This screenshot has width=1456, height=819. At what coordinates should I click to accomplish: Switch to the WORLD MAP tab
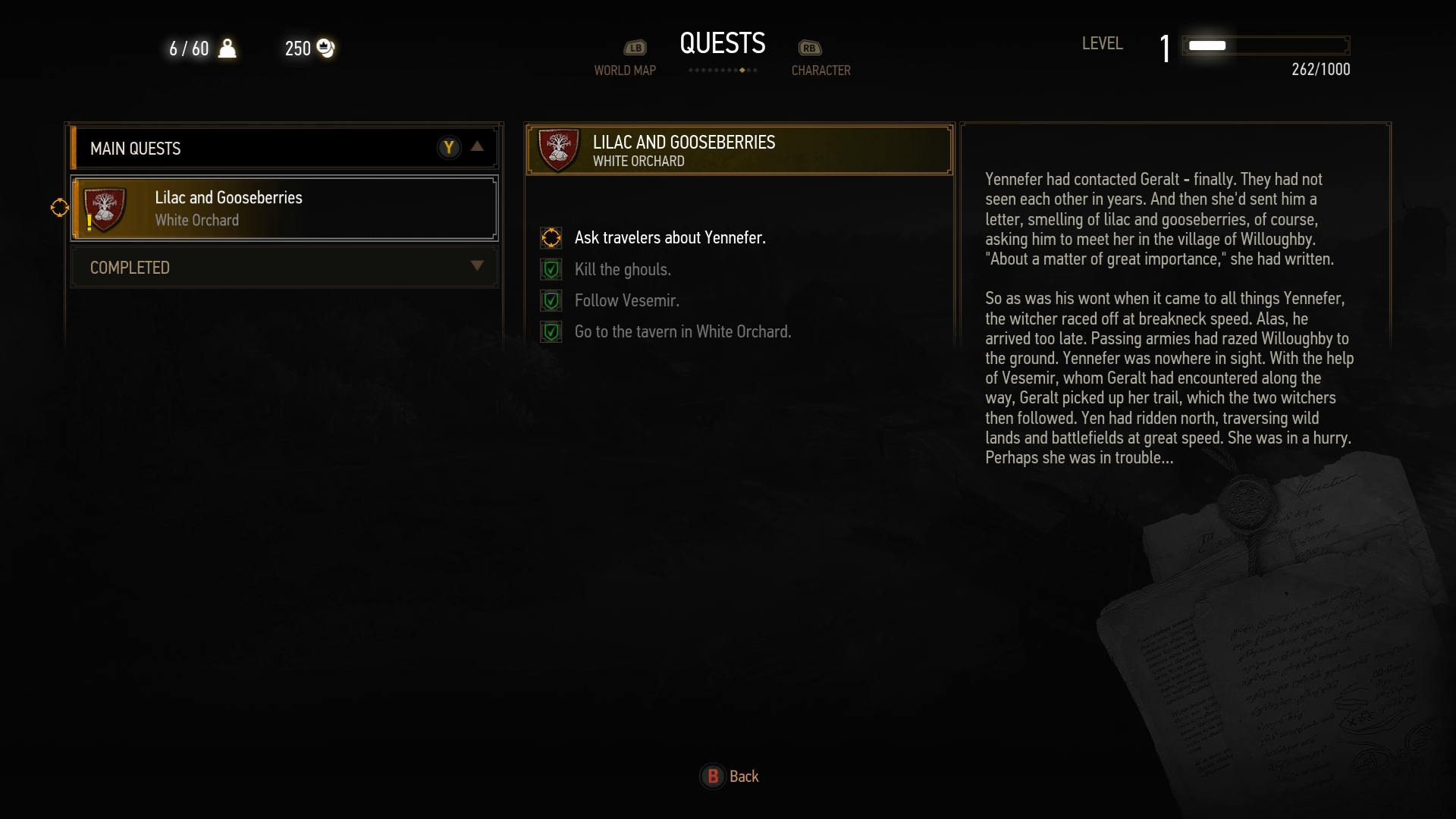(x=625, y=70)
